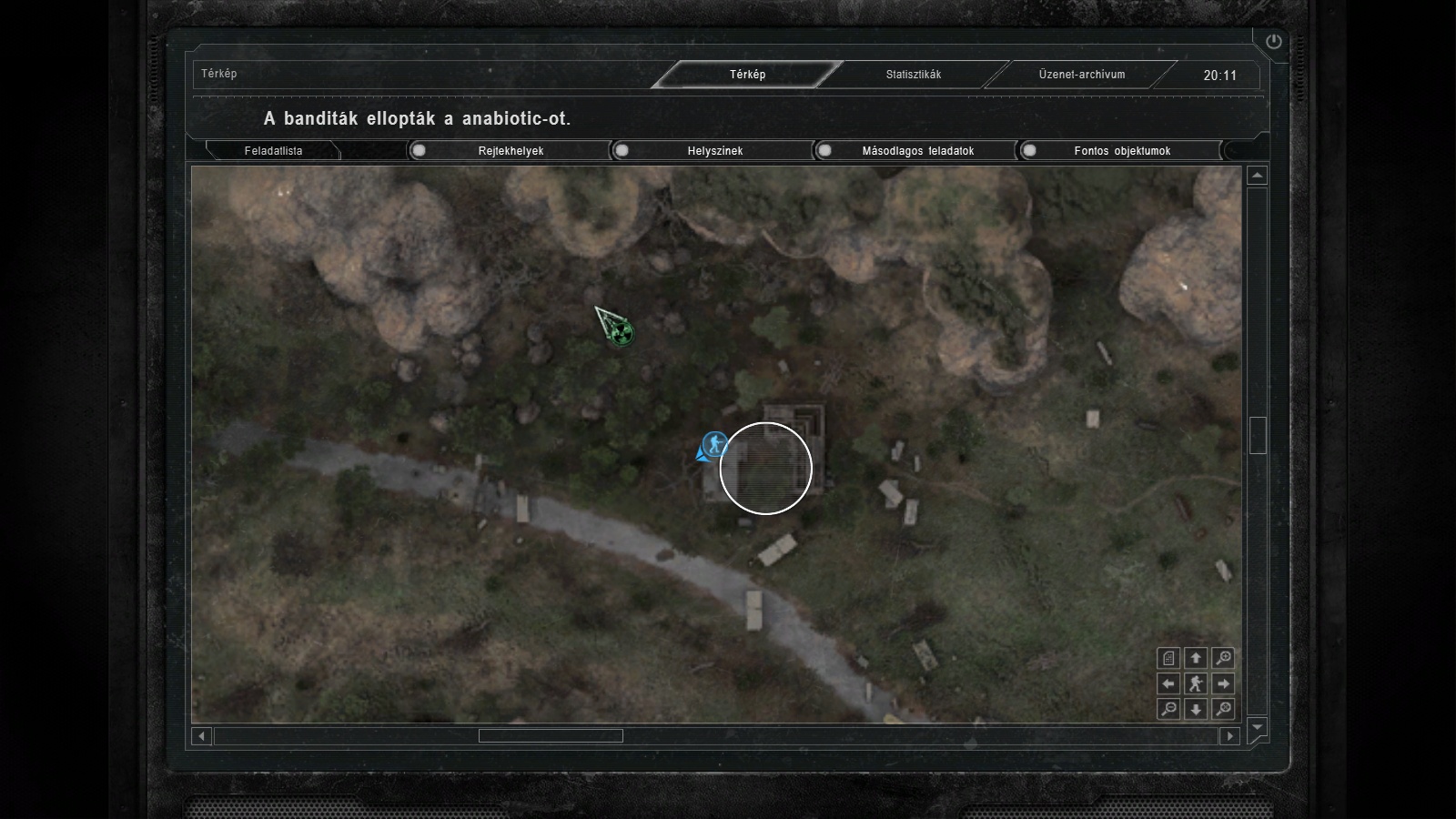Open the Üzenet-archívum tab
The height and width of the screenshot is (819, 1456).
1081,75
